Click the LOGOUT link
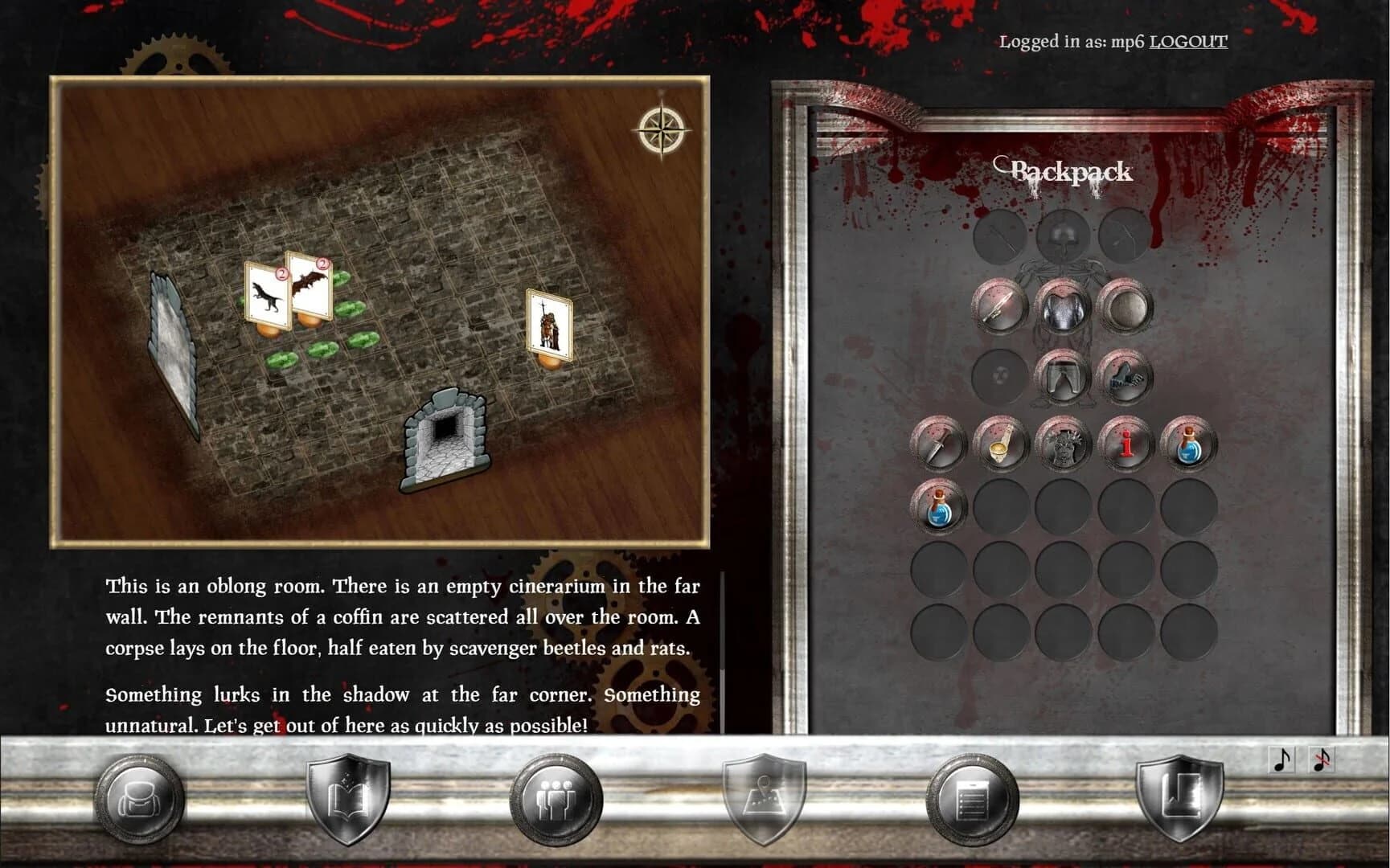Screen dimensions: 1390x868 (x=1187, y=42)
